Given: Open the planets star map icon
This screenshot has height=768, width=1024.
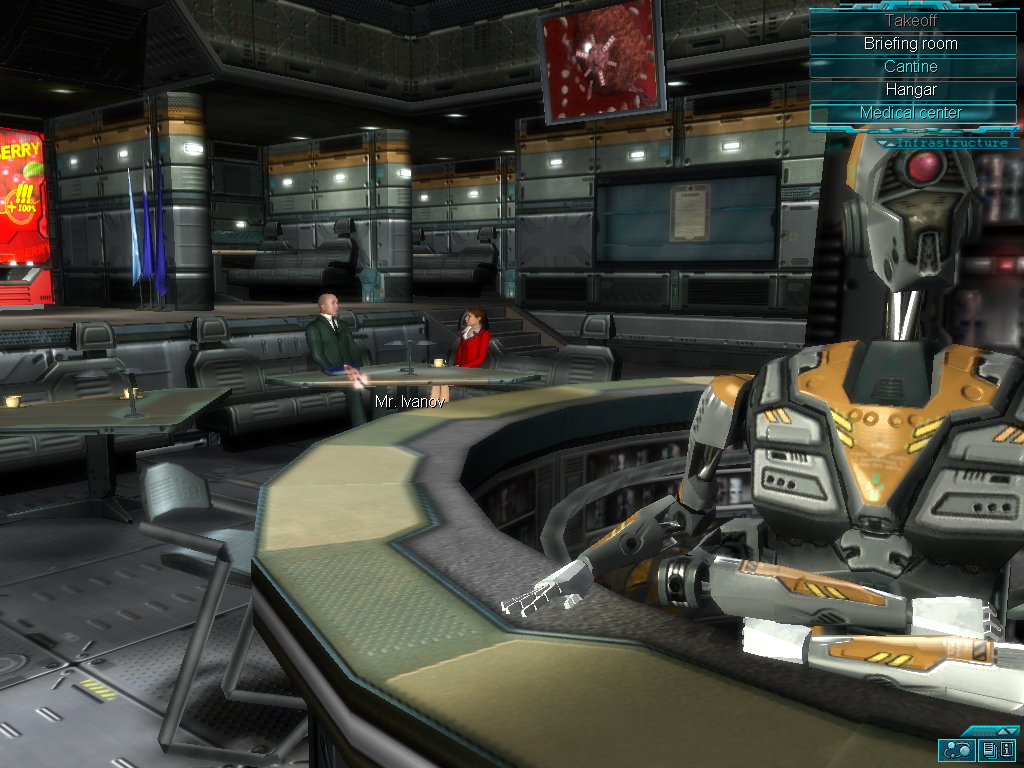Looking at the screenshot, I should click(955, 749).
